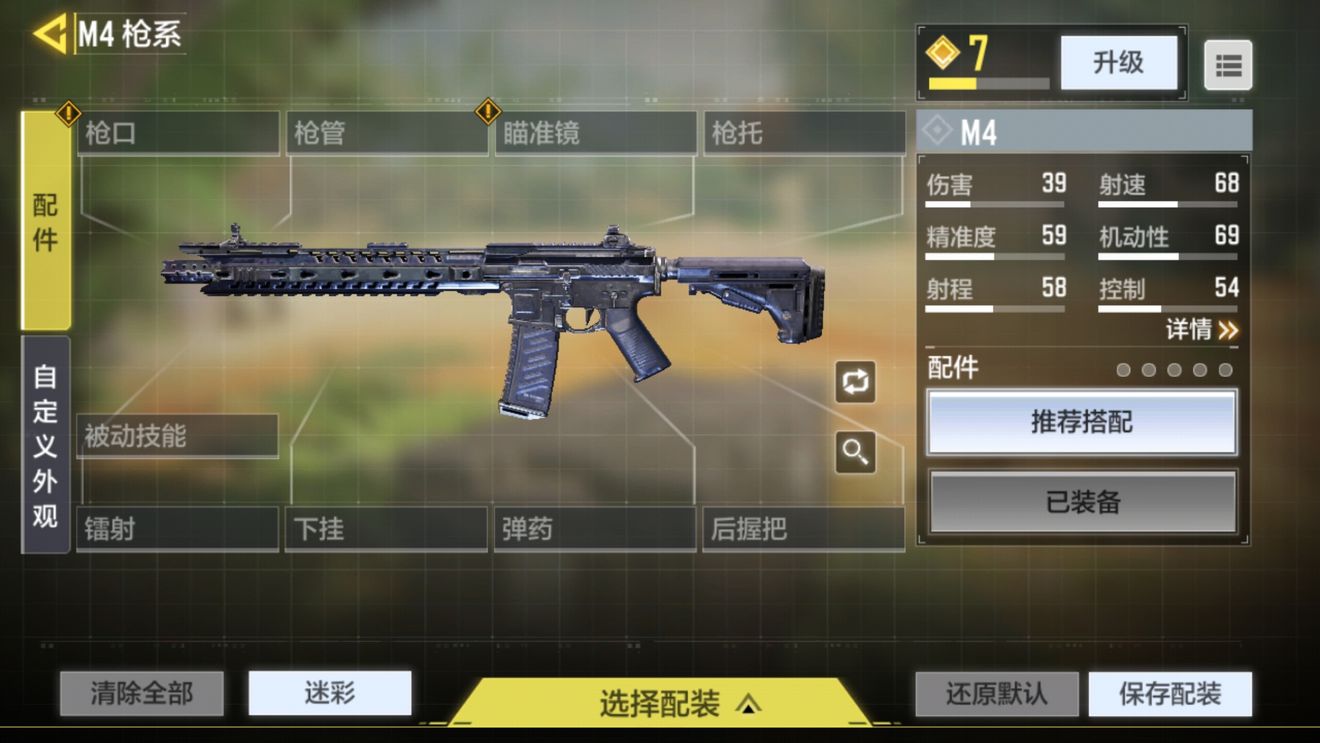
Task: Switch to the 自定义外观 custom appearance tab
Action: click(x=46, y=445)
